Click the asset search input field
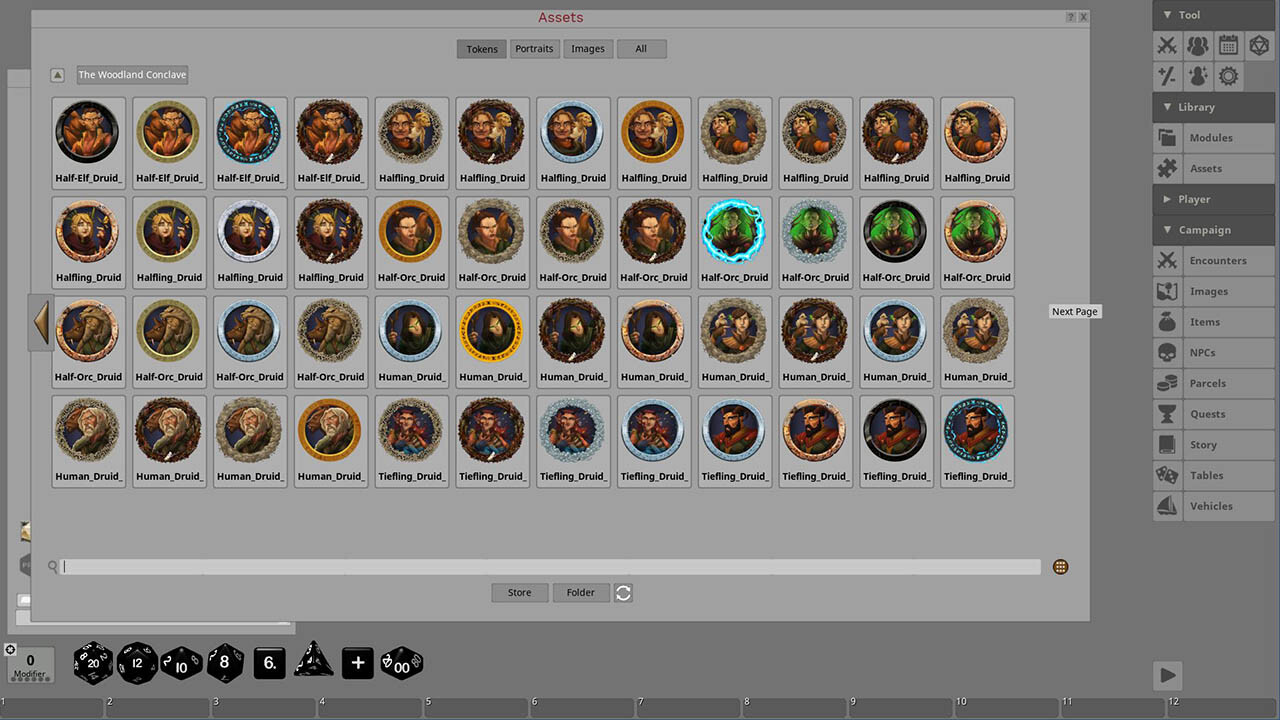Viewport: 1280px width, 720px height. coord(550,566)
